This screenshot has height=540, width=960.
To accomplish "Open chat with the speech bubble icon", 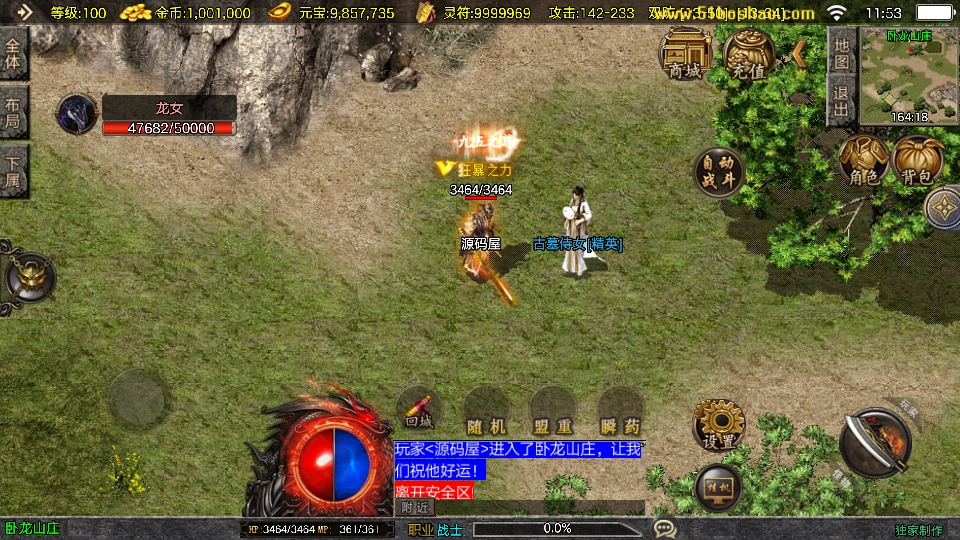I will coord(664,528).
